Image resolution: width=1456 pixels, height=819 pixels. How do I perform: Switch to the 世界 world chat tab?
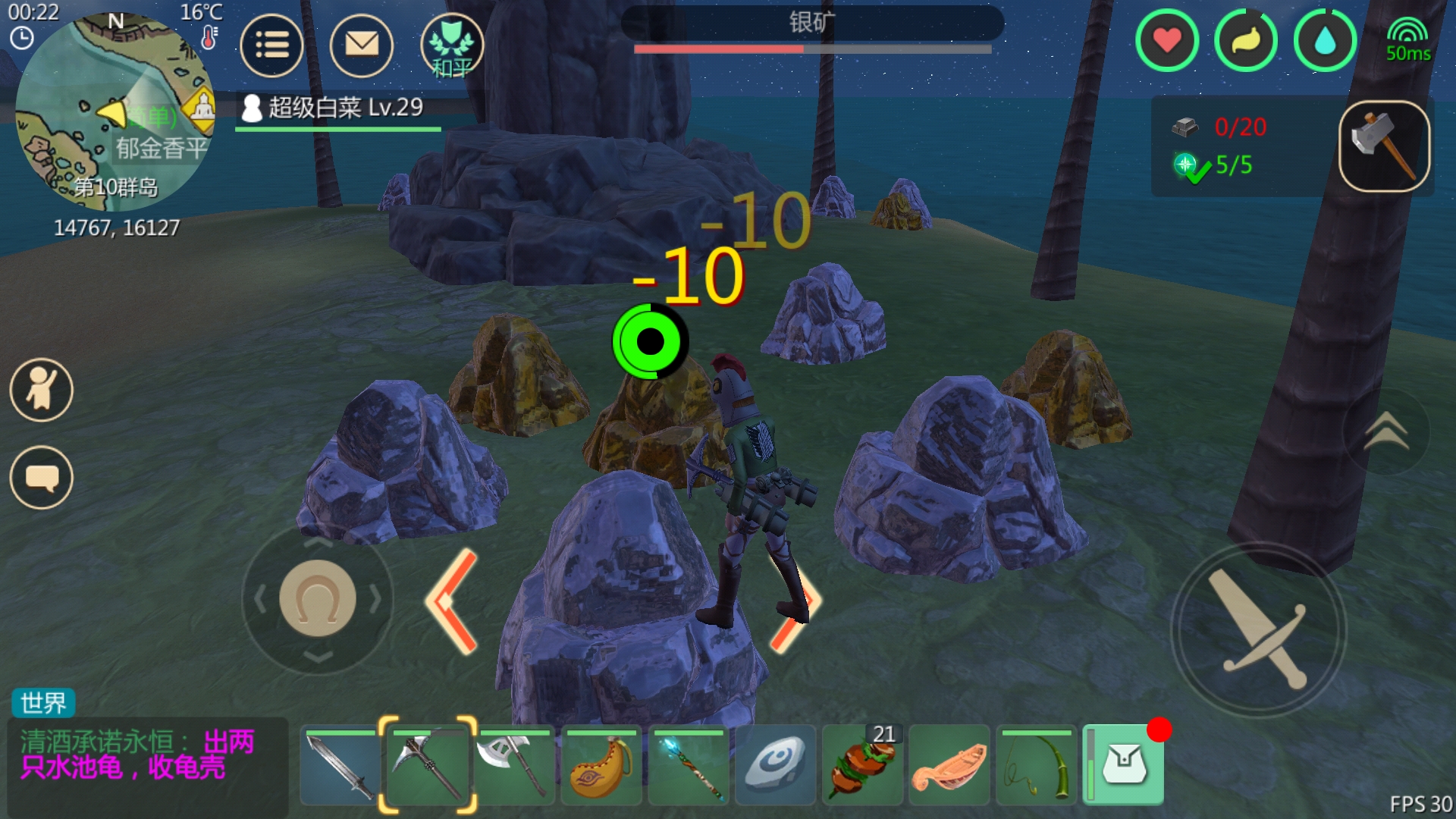tap(43, 703)
